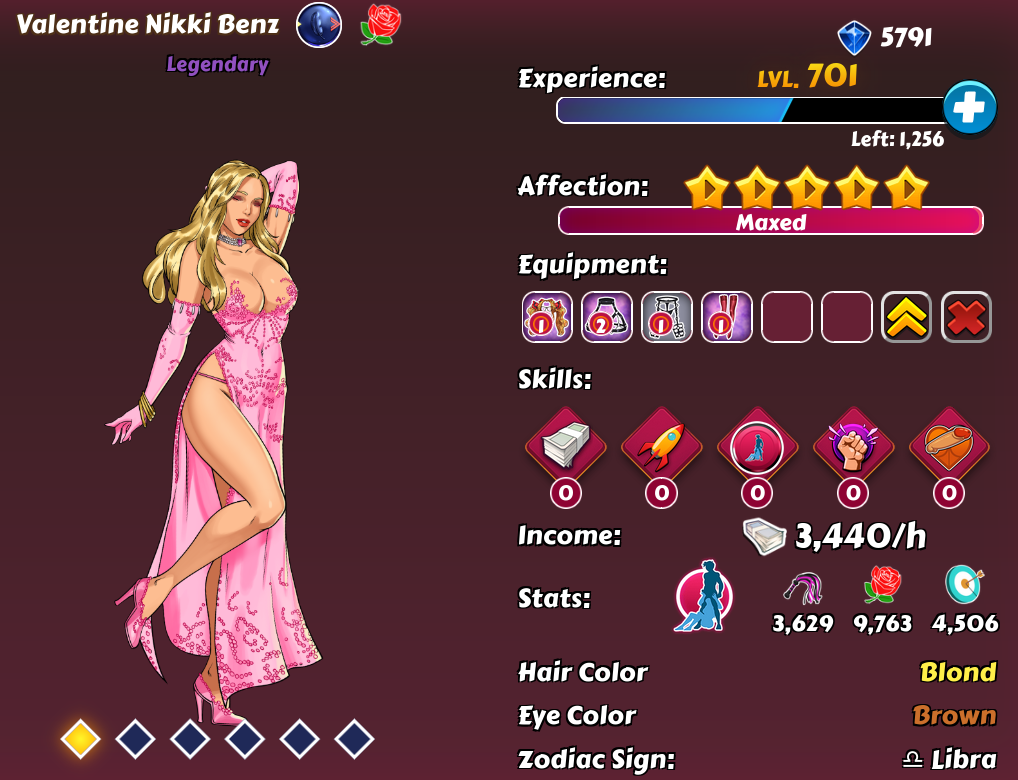Select the highlighted yellow diamond pose

pos(80,739)
